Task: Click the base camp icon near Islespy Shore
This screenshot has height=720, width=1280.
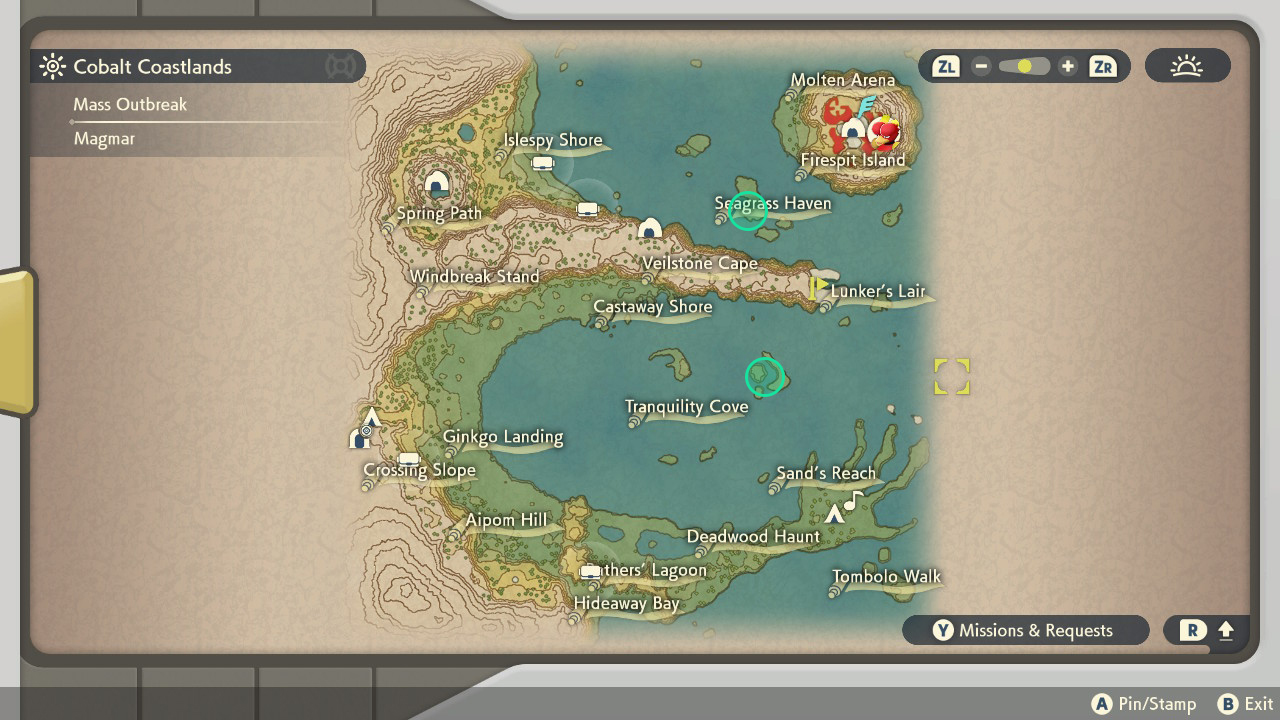Action: pyautogui.click(x=541, y=161)
